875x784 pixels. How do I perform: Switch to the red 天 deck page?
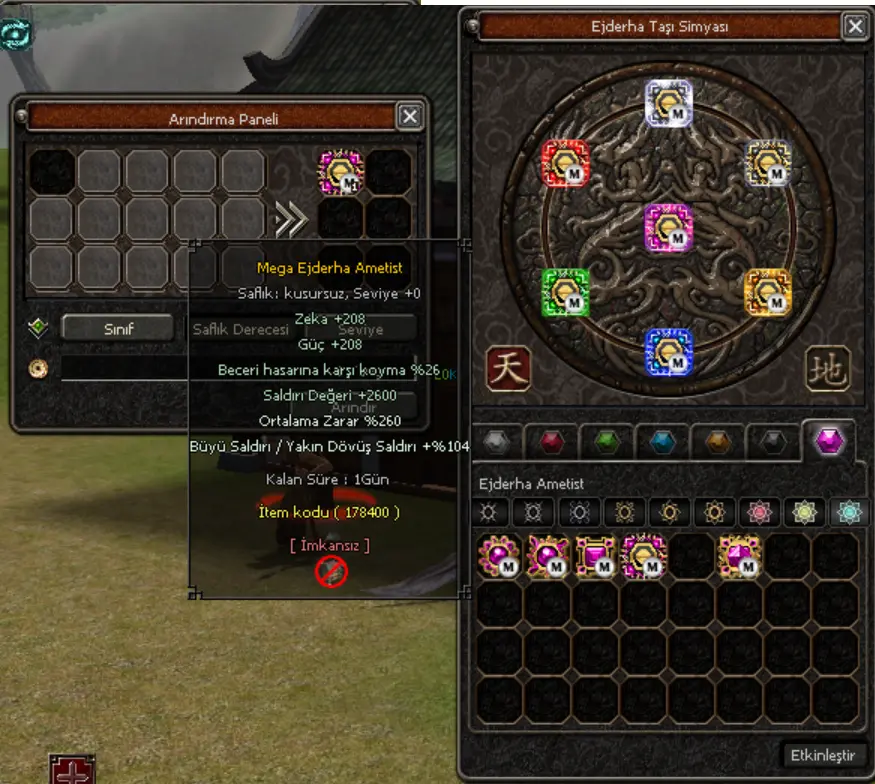tap(509, 369)
